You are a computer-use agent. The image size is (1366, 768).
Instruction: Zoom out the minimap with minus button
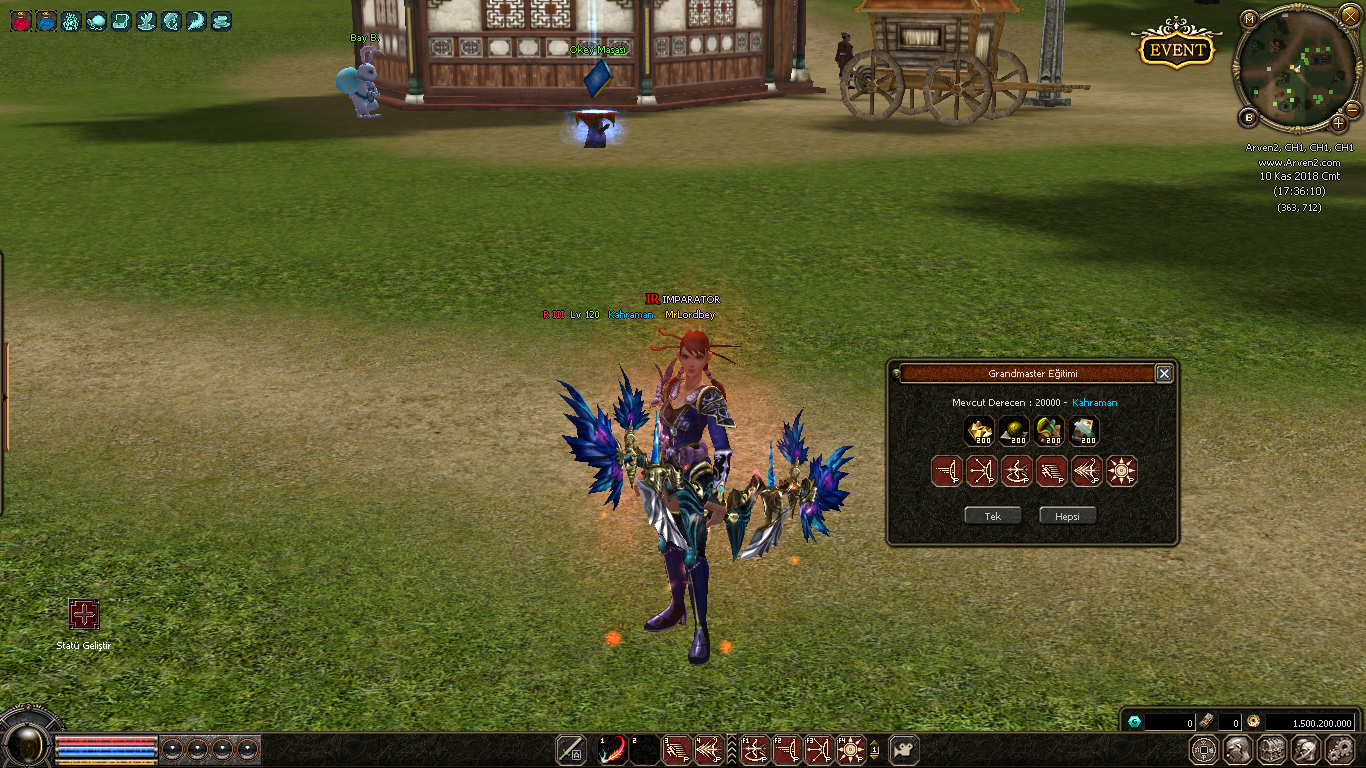1352,109
